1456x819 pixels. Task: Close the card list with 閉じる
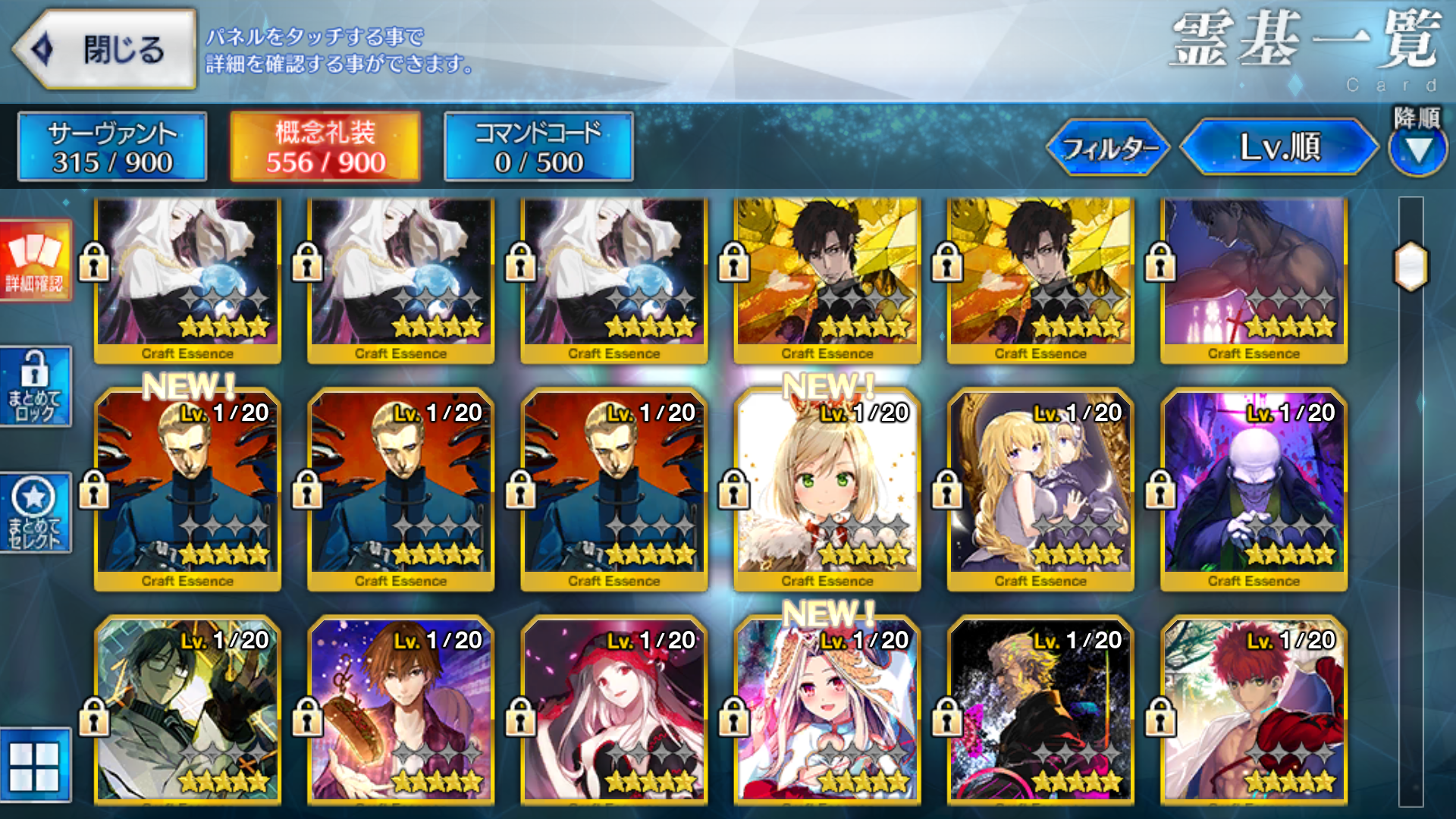(106, 50)
